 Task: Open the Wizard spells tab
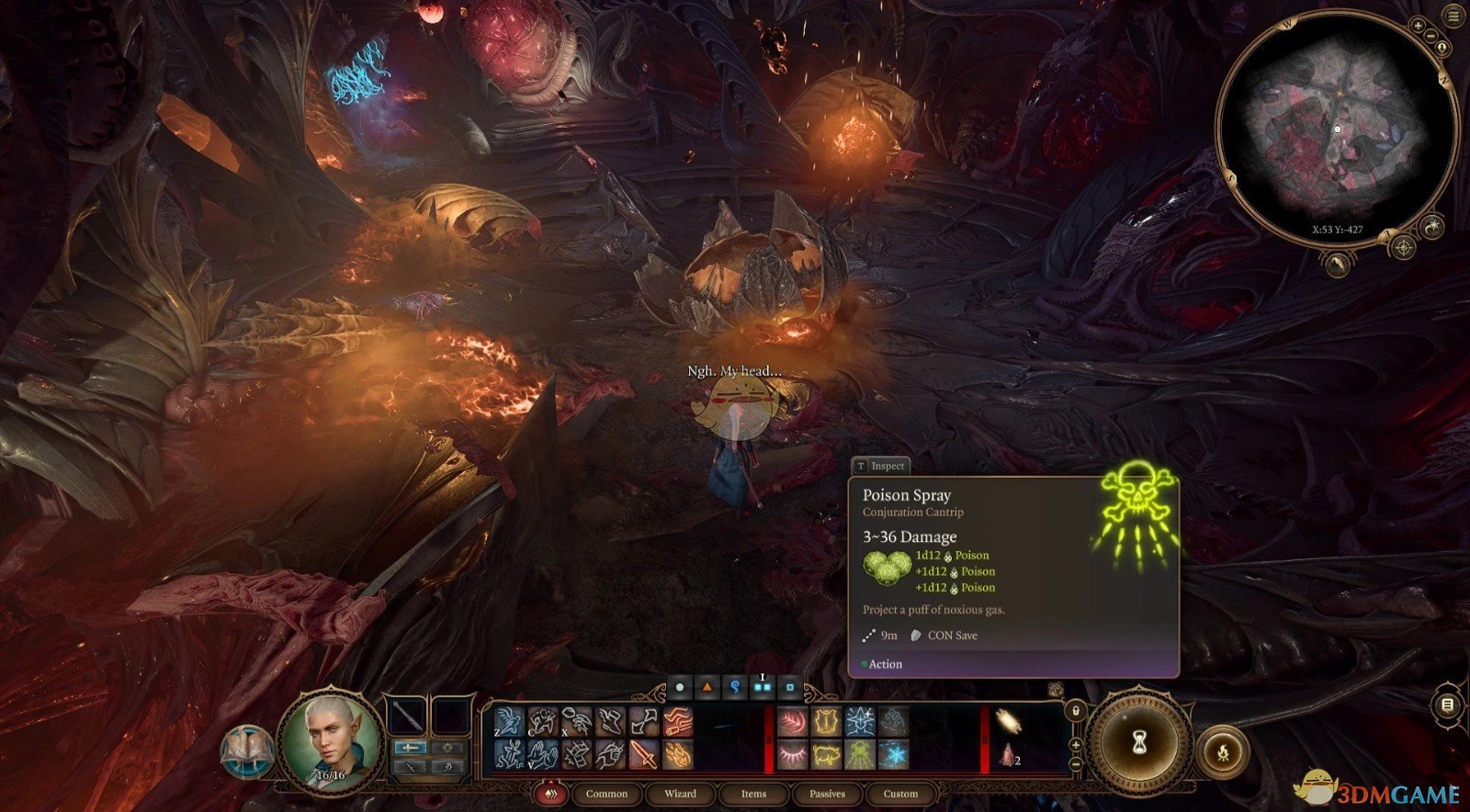680,794
